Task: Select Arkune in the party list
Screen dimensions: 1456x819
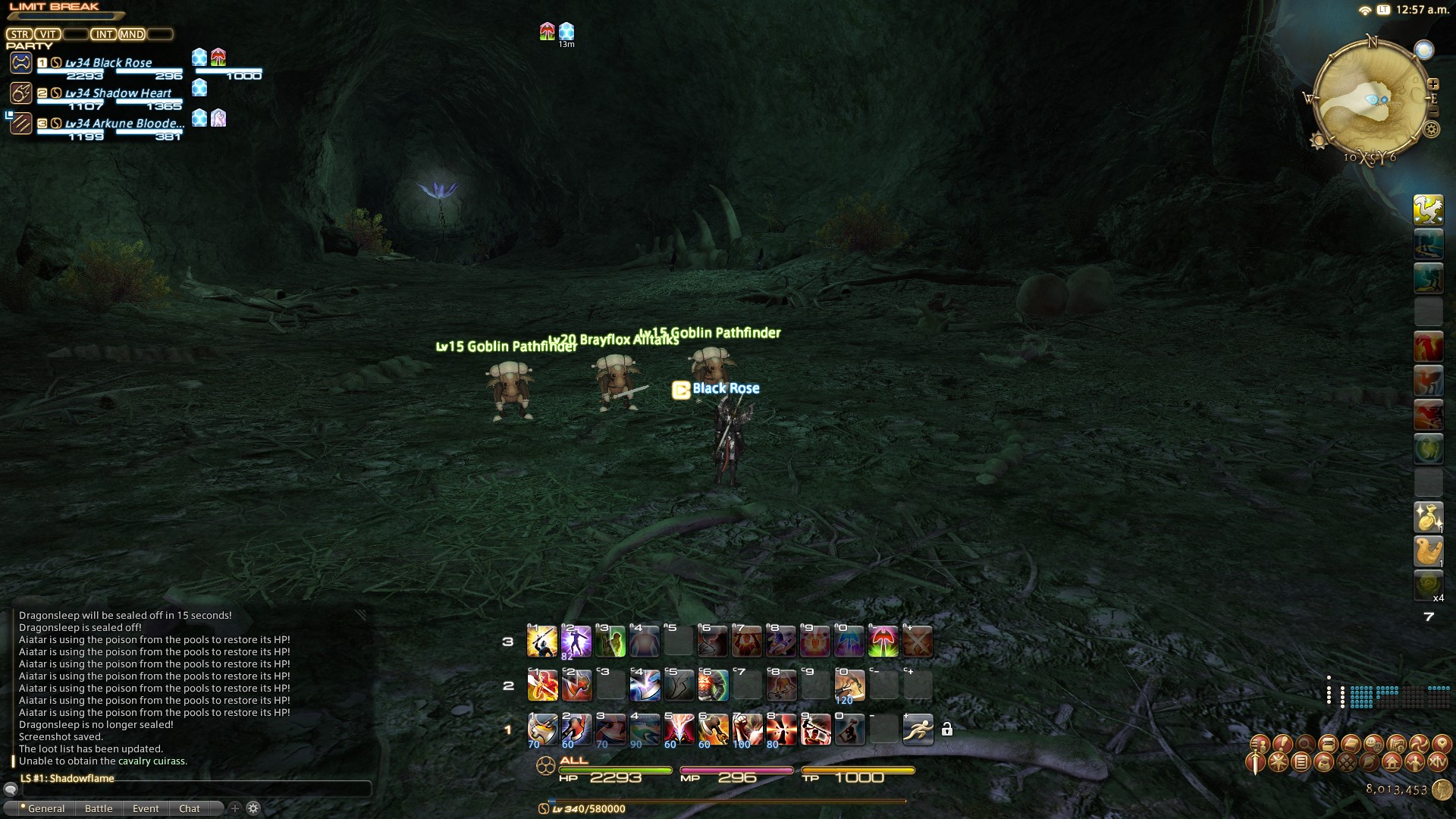Action: tap(124, 124)
